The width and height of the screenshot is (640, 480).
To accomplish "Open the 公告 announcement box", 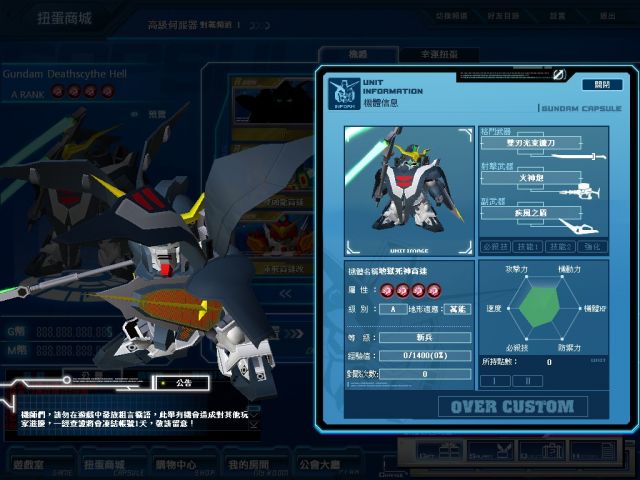I will pyautogui.click(x=183, y=382).
